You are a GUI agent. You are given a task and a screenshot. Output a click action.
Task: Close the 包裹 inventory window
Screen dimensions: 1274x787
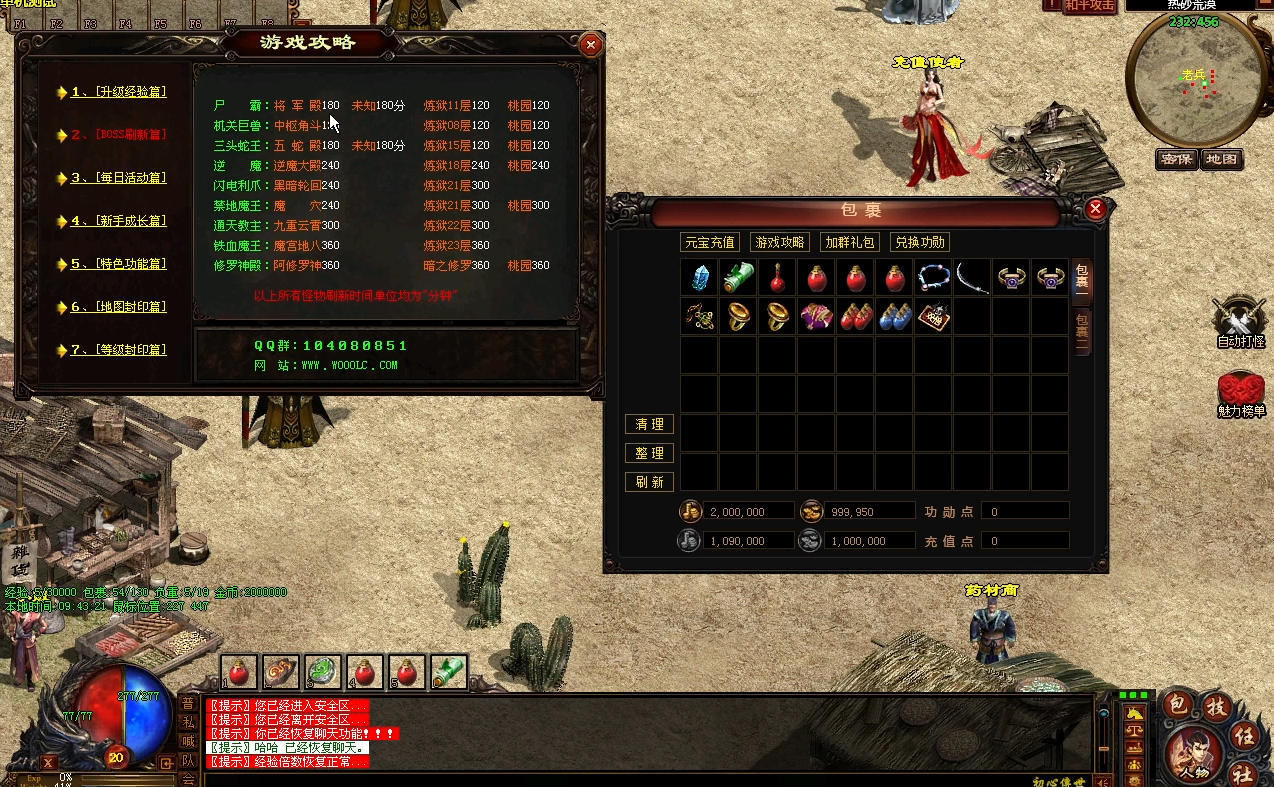[1095, 208]
